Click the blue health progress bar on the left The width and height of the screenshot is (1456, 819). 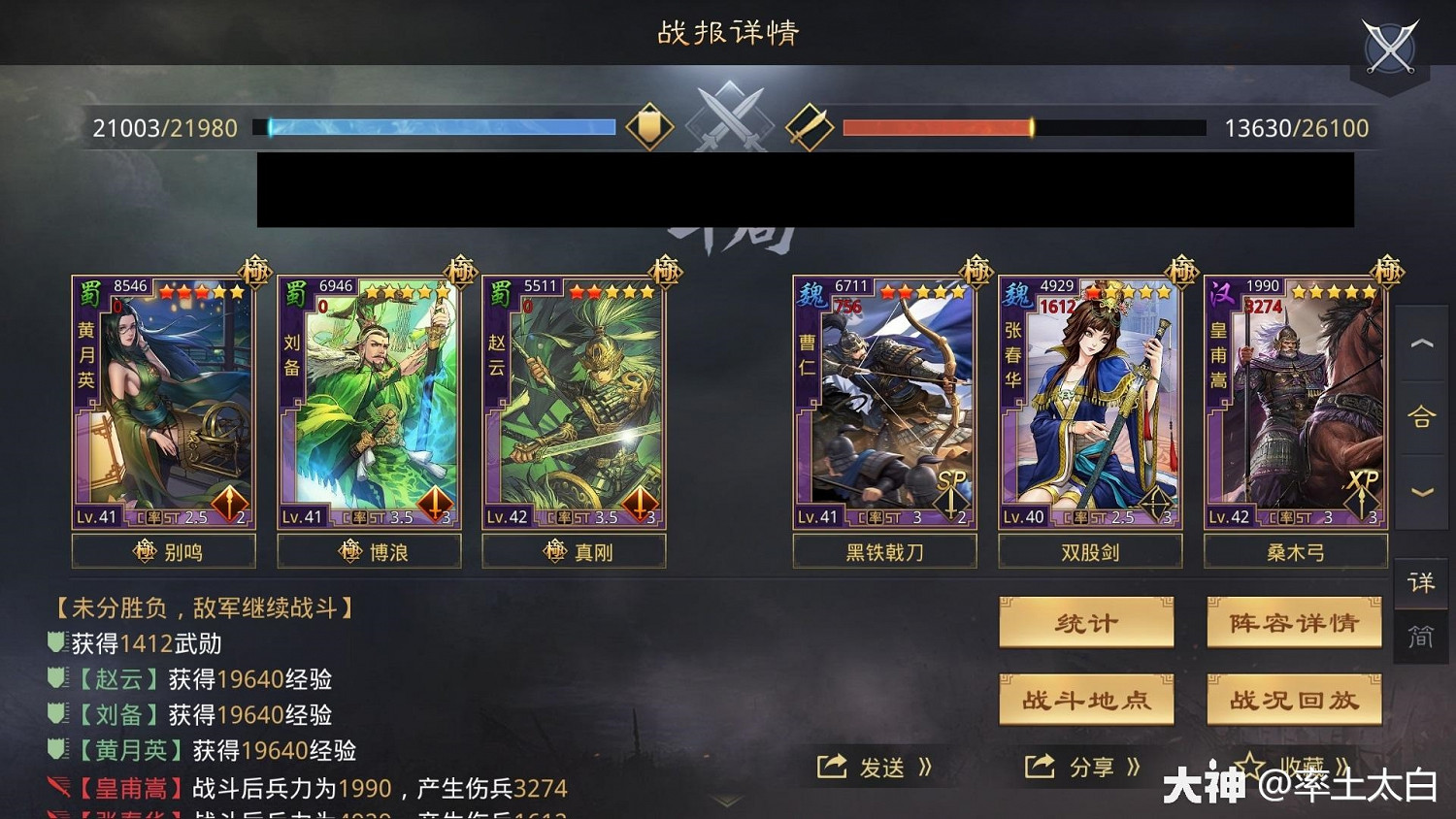tap(437, 126)
